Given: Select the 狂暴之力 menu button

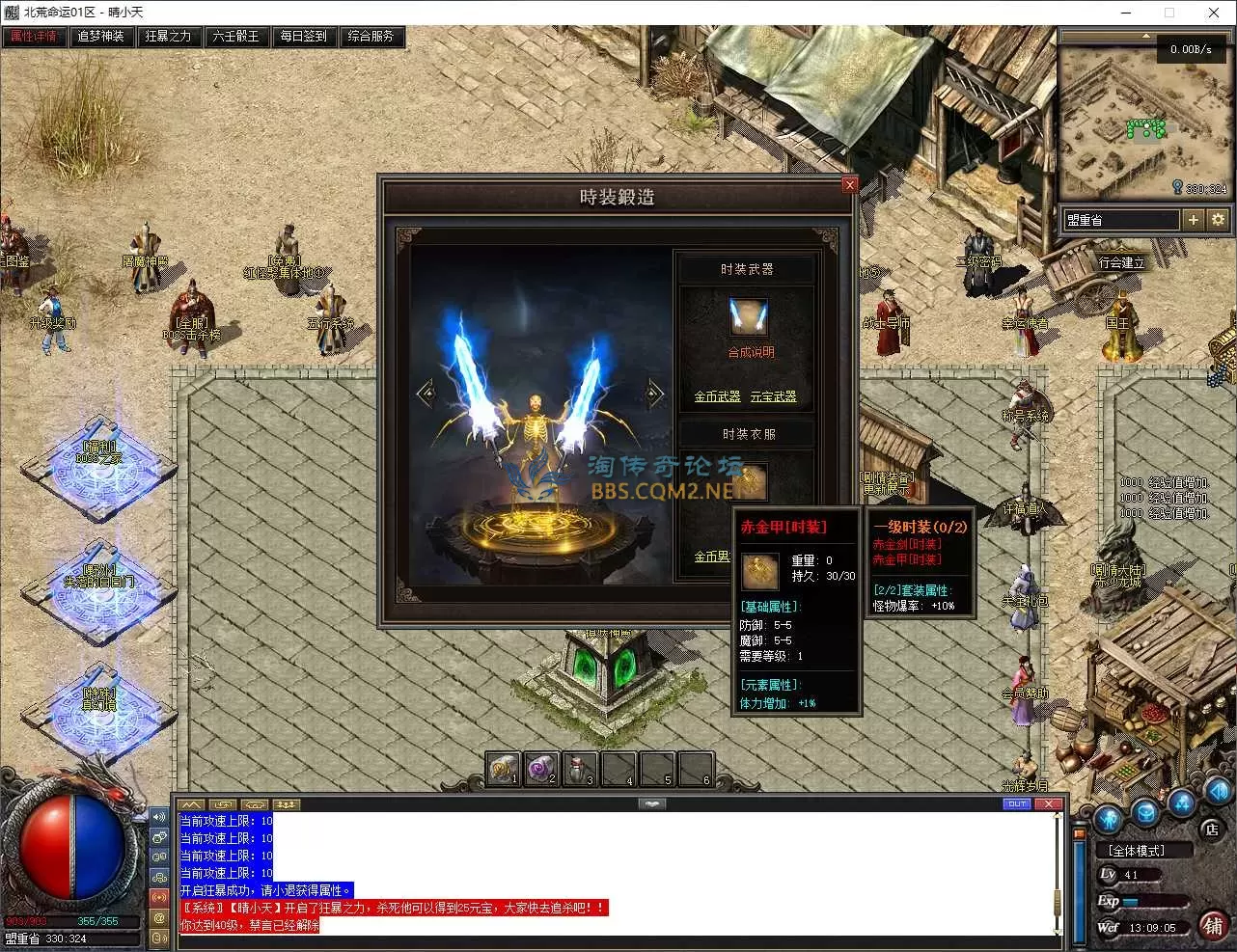Looking at the screenshot, I should tap(168, 37).
